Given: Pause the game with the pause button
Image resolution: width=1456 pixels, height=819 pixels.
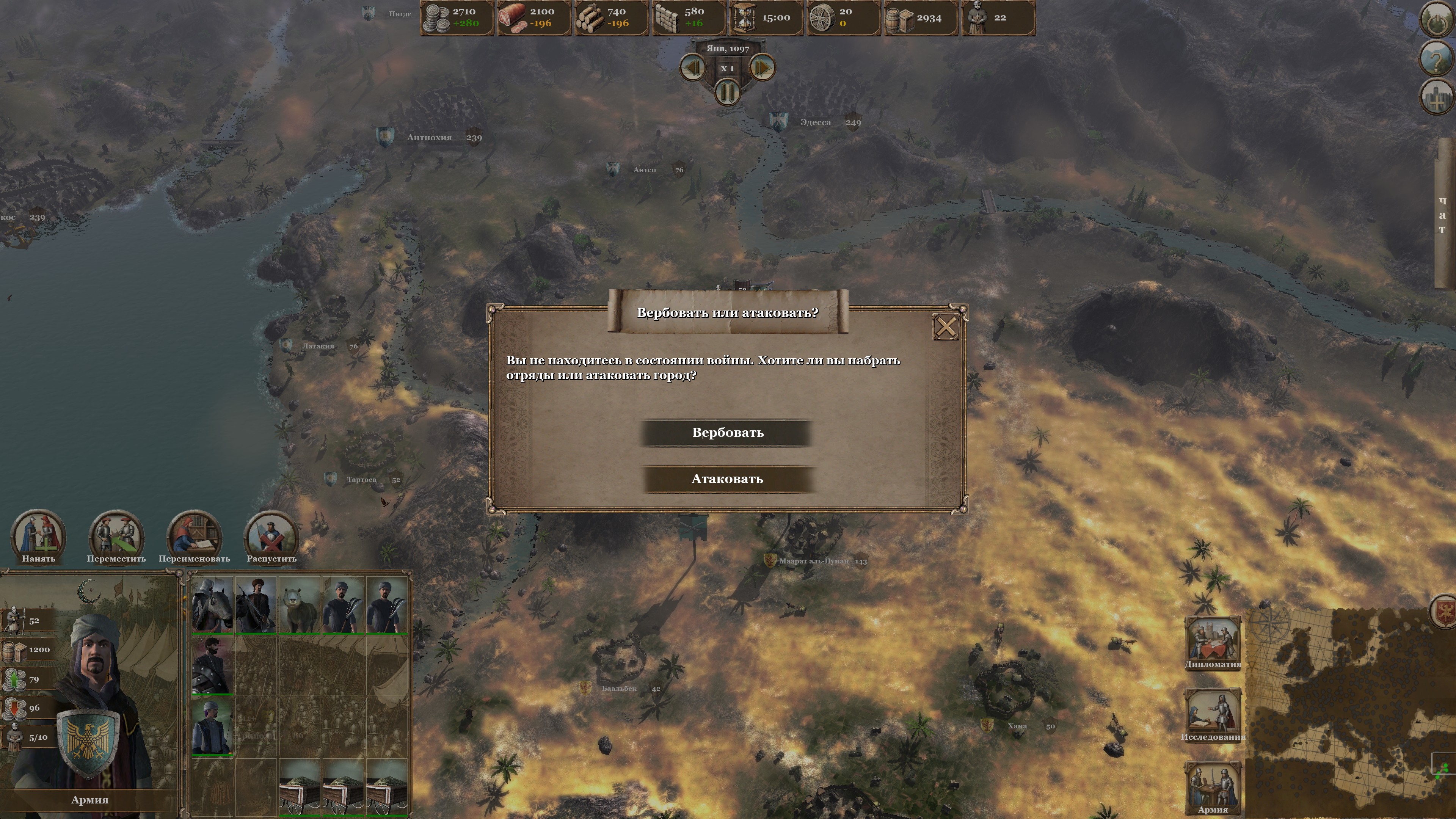Looking at the screenshot, I should pos(728,91).
